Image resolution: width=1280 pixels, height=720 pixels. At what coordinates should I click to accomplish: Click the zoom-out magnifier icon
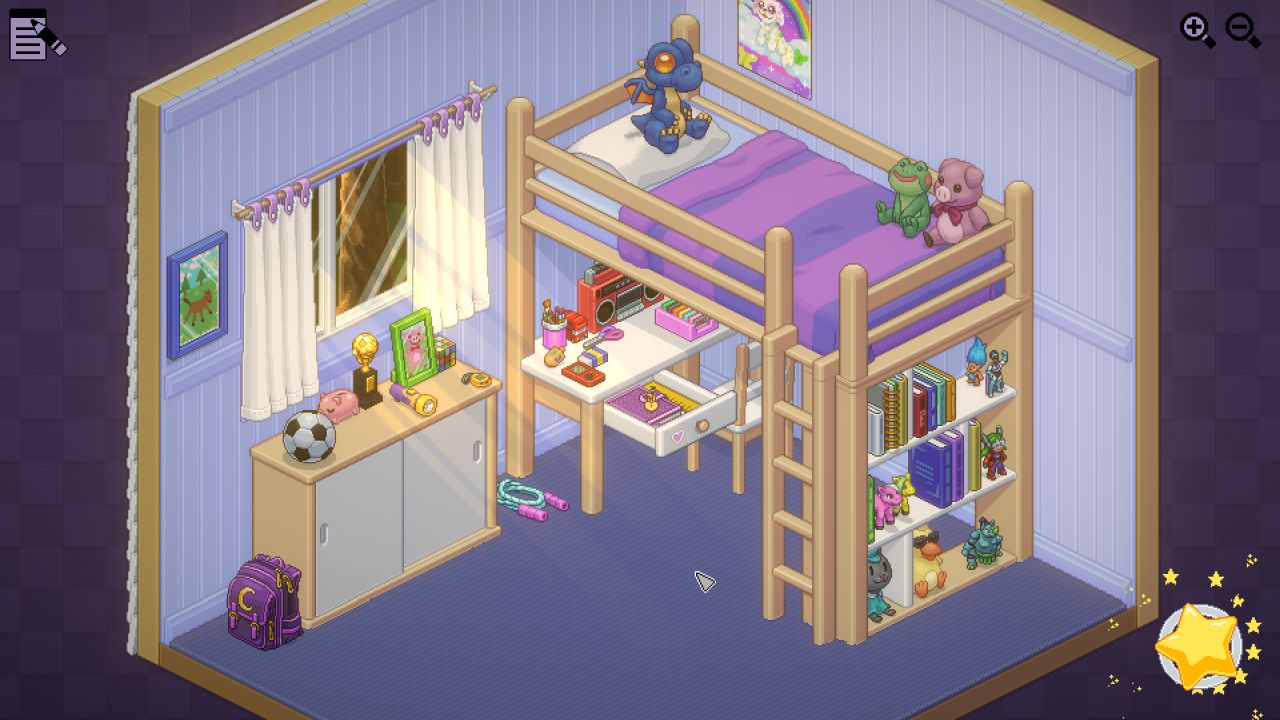point(1240,29)
